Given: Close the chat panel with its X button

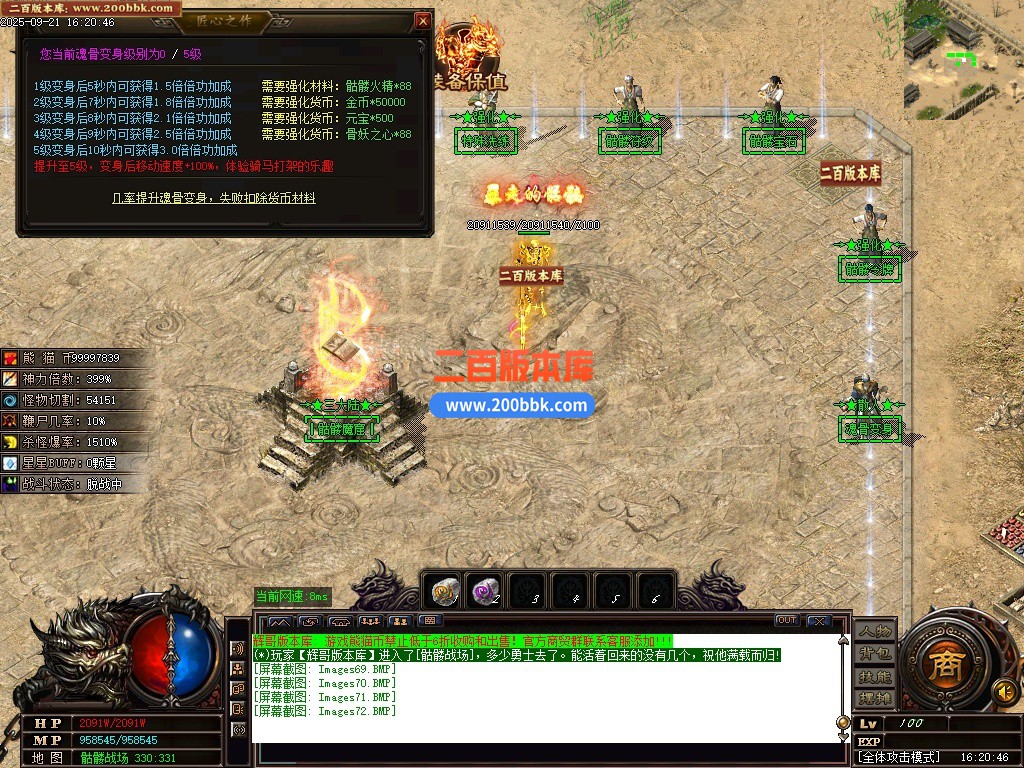Looking at the screenshot, I should pos(818,621).
